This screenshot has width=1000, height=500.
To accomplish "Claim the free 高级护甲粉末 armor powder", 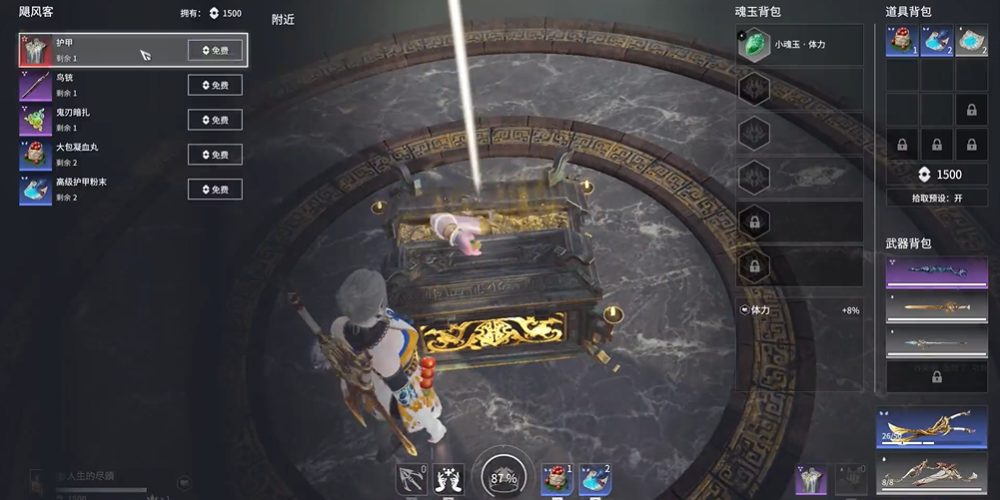I will (x=215, y=190).
